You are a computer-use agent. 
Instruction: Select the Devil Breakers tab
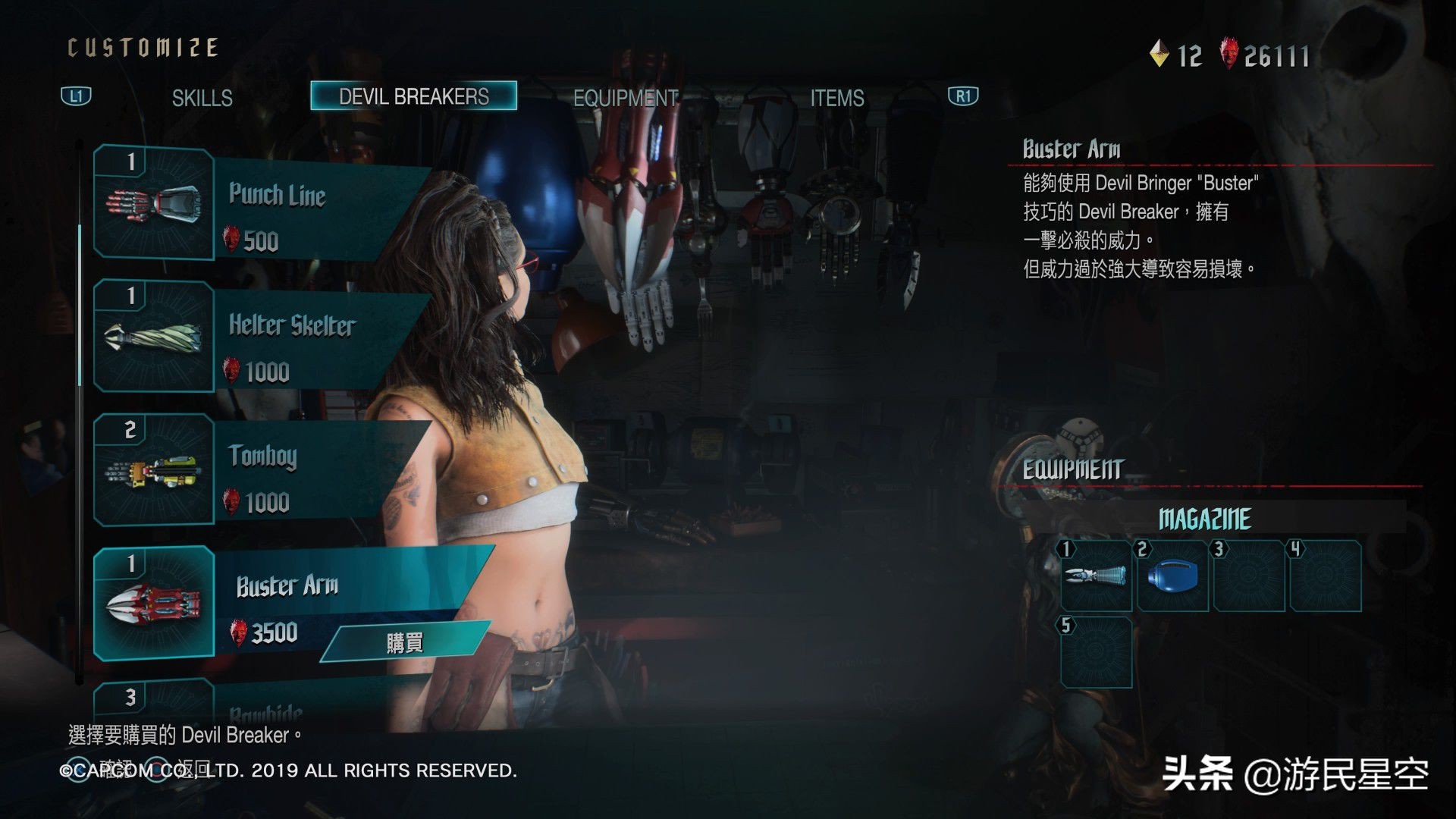pyautogui.click(x=413, y=96)
